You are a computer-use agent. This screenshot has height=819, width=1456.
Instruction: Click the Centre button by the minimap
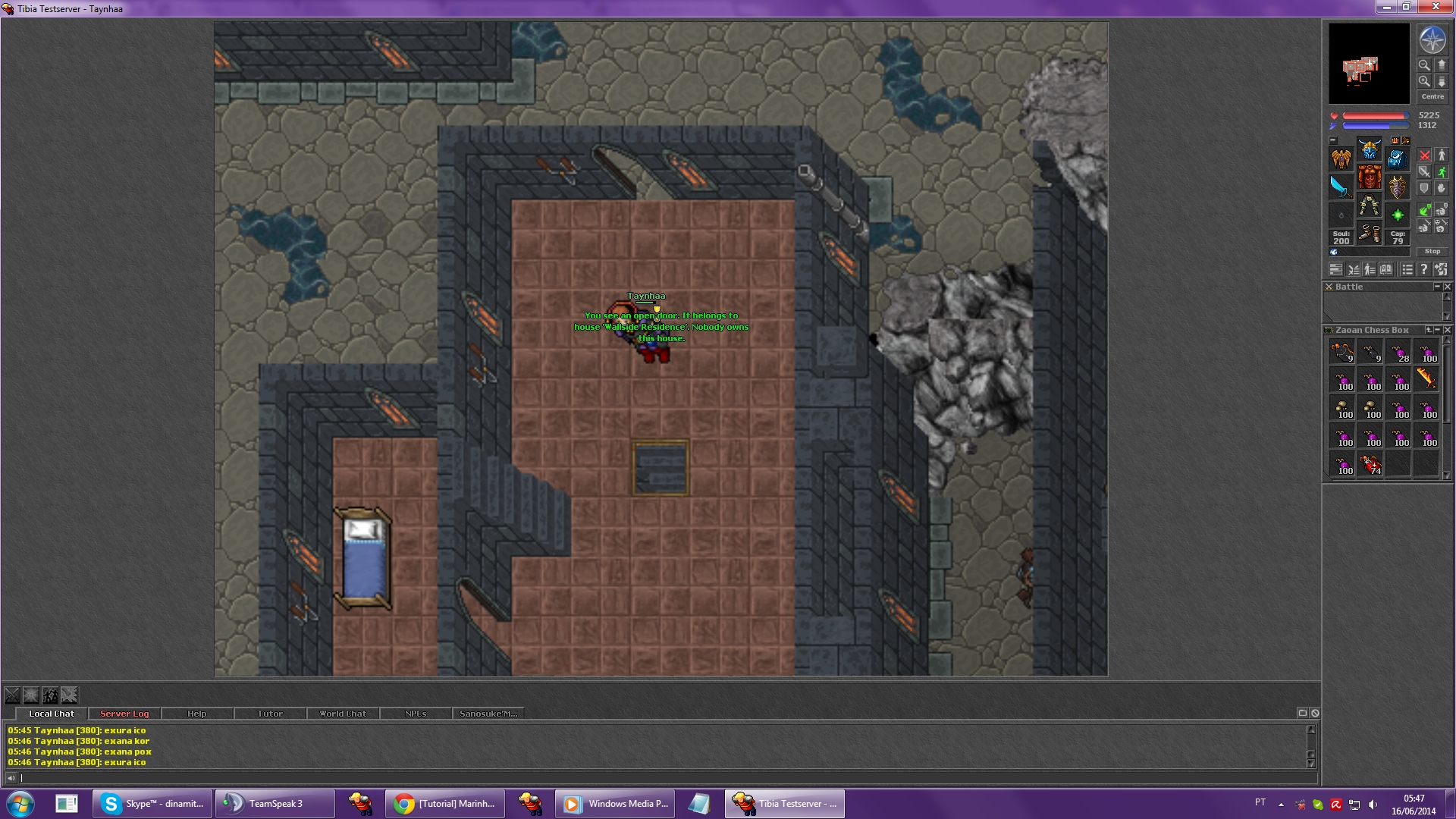tap(1432, 96)
